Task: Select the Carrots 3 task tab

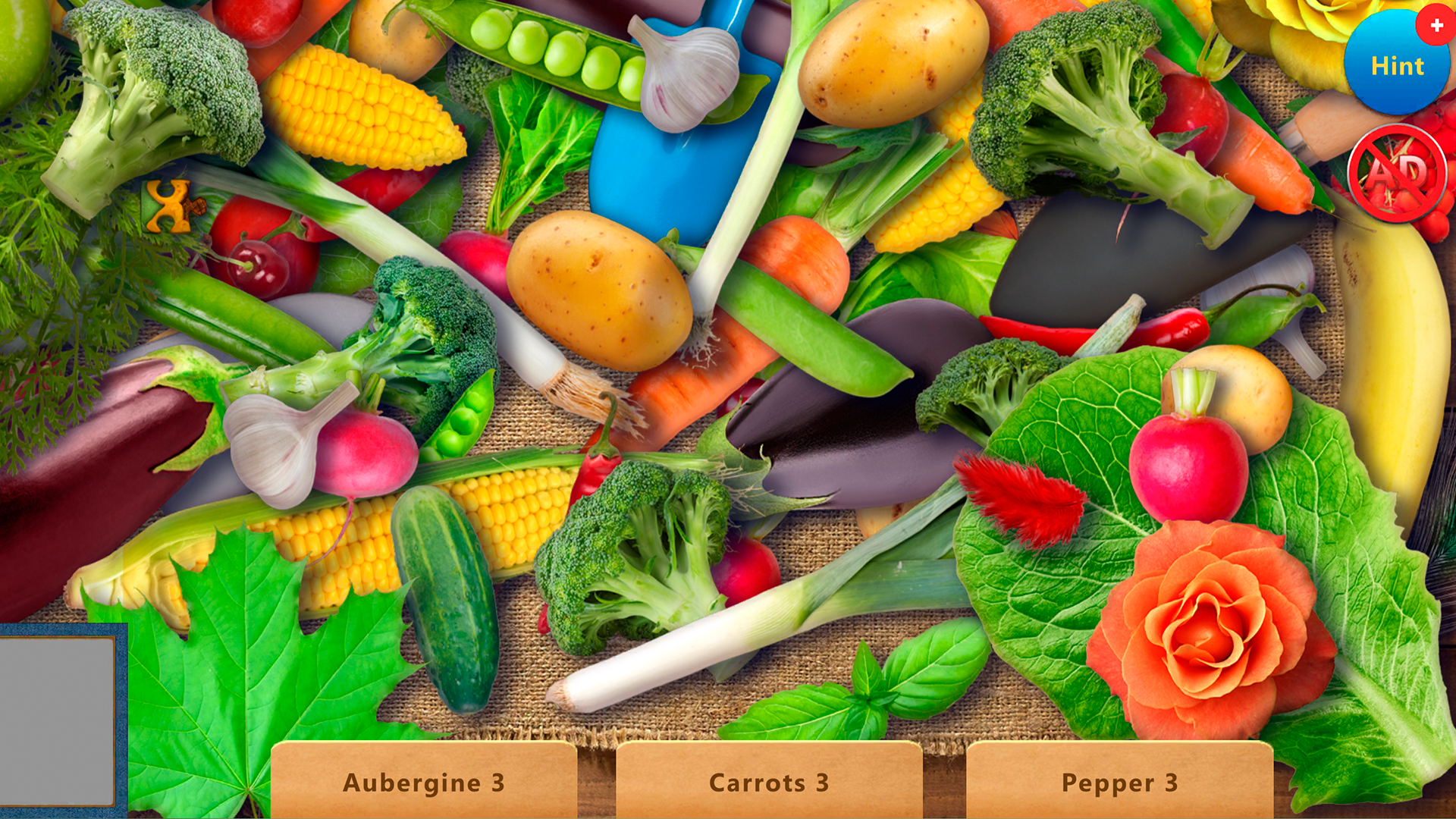Action: pyautogui.click(x=768, y=782)
